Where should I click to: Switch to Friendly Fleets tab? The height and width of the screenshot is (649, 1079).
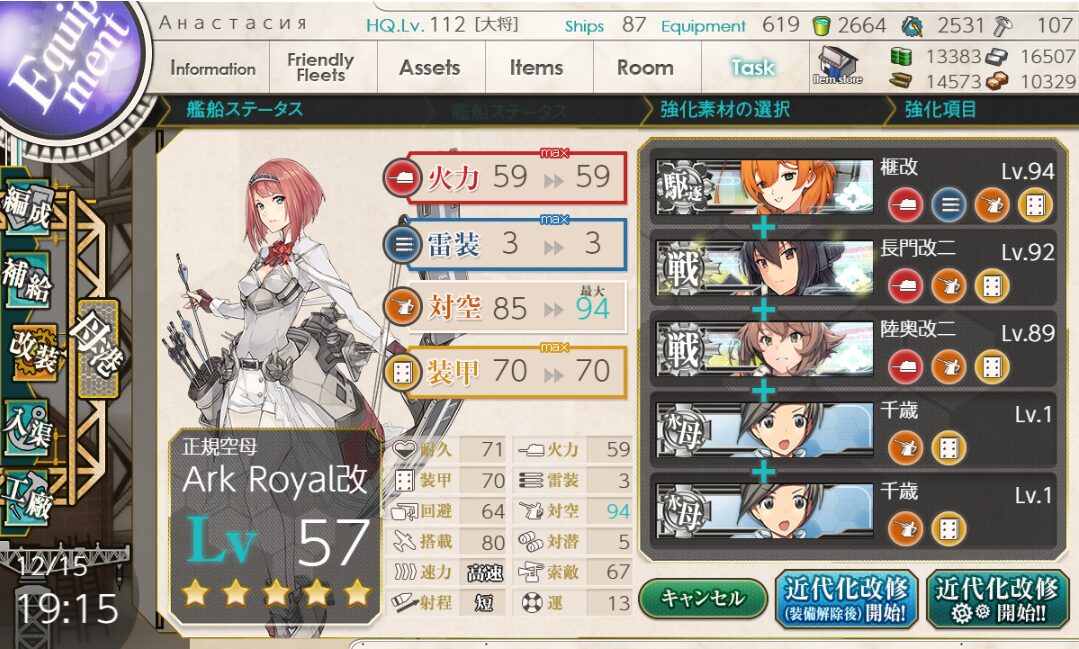(320, 68)
